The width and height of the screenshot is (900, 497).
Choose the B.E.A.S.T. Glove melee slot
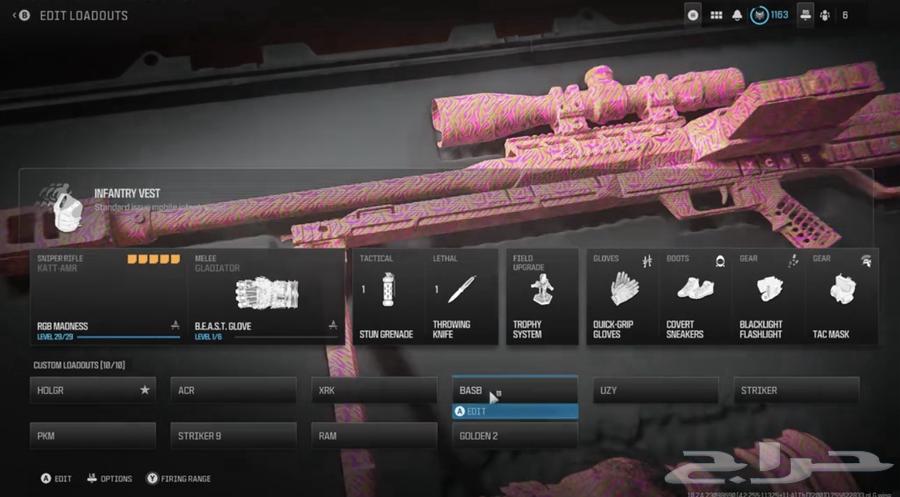point(265,296)
